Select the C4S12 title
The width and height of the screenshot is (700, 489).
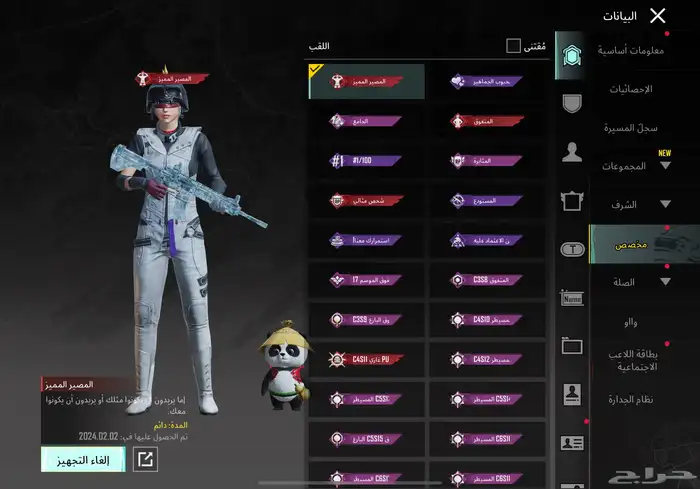[x=487, y=358]
